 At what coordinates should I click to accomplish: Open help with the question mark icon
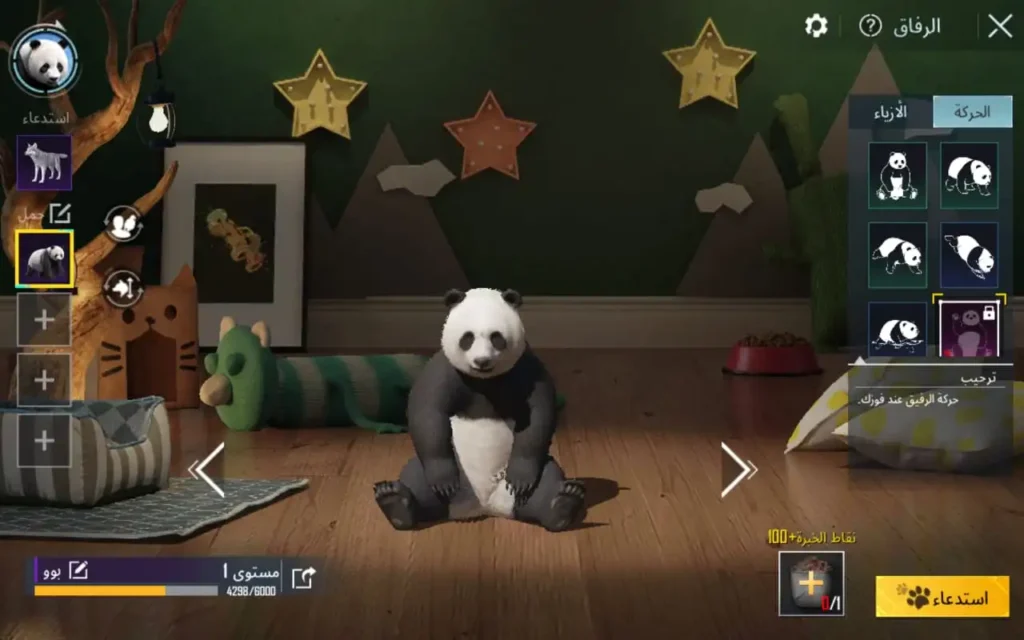click(x=871, y=26)
